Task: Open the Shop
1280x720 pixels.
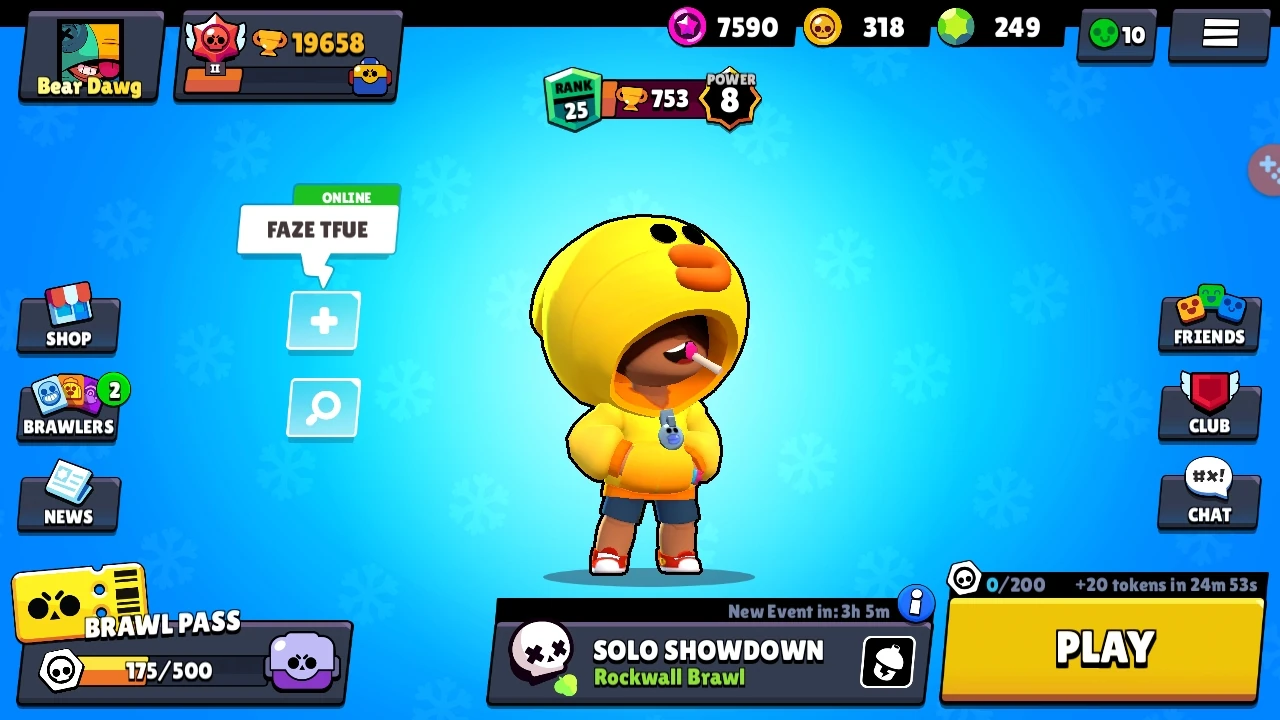Action: (x=67, y=320)
